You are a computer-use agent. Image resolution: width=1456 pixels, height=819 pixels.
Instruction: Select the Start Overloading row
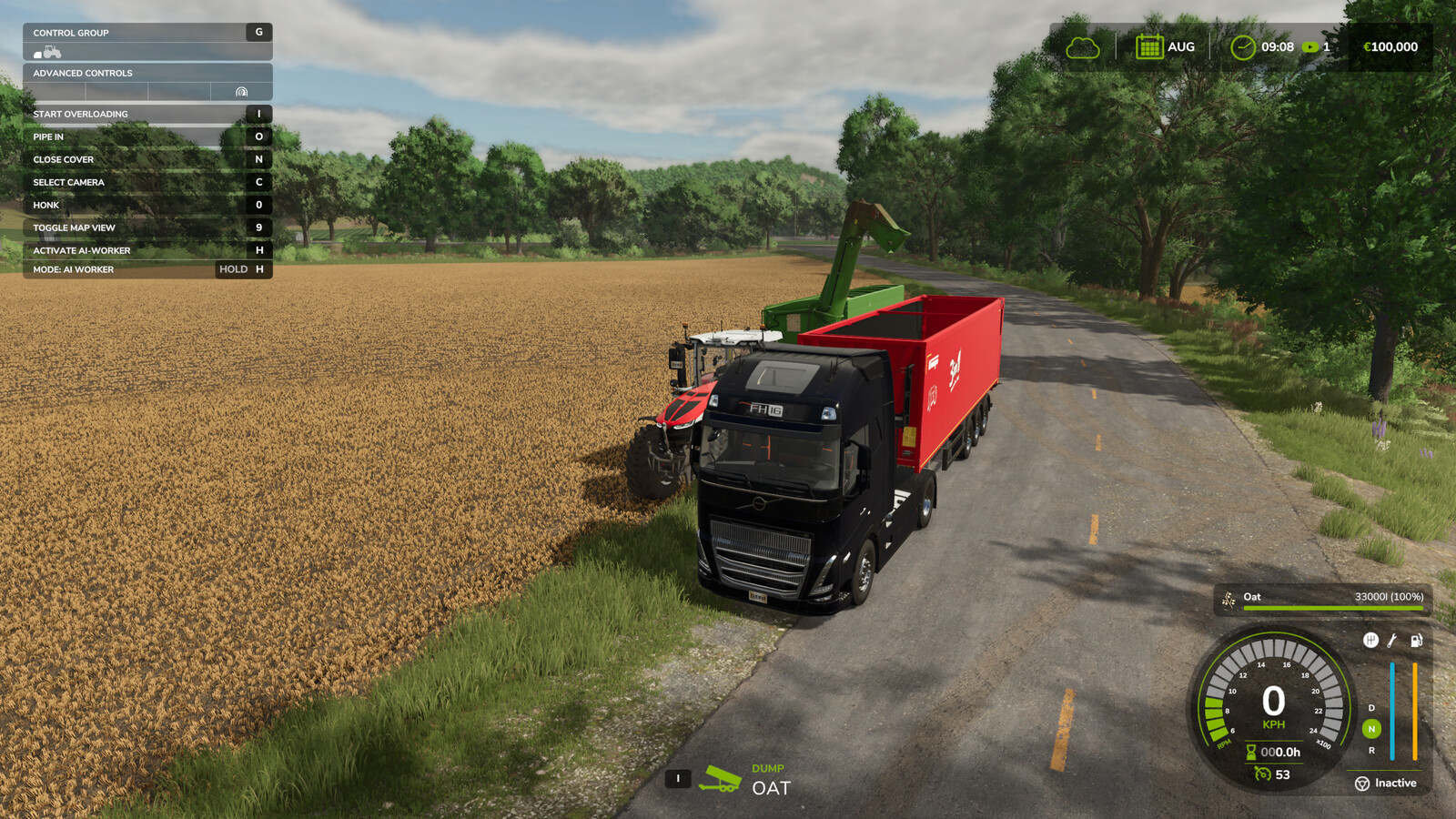[146, 114]
